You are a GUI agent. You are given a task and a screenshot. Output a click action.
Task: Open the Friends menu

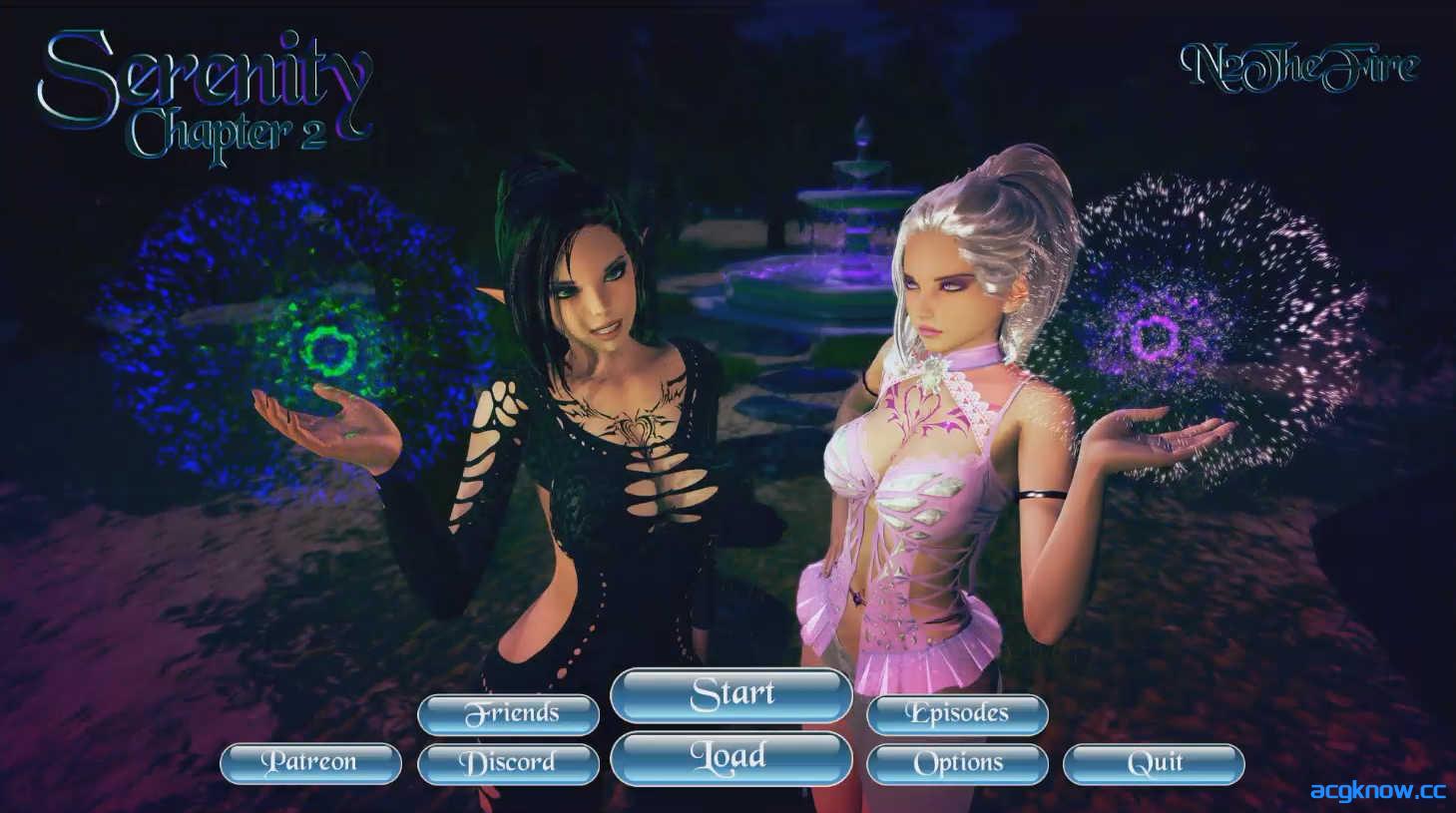pyautogui.click(x=509, y=713)
